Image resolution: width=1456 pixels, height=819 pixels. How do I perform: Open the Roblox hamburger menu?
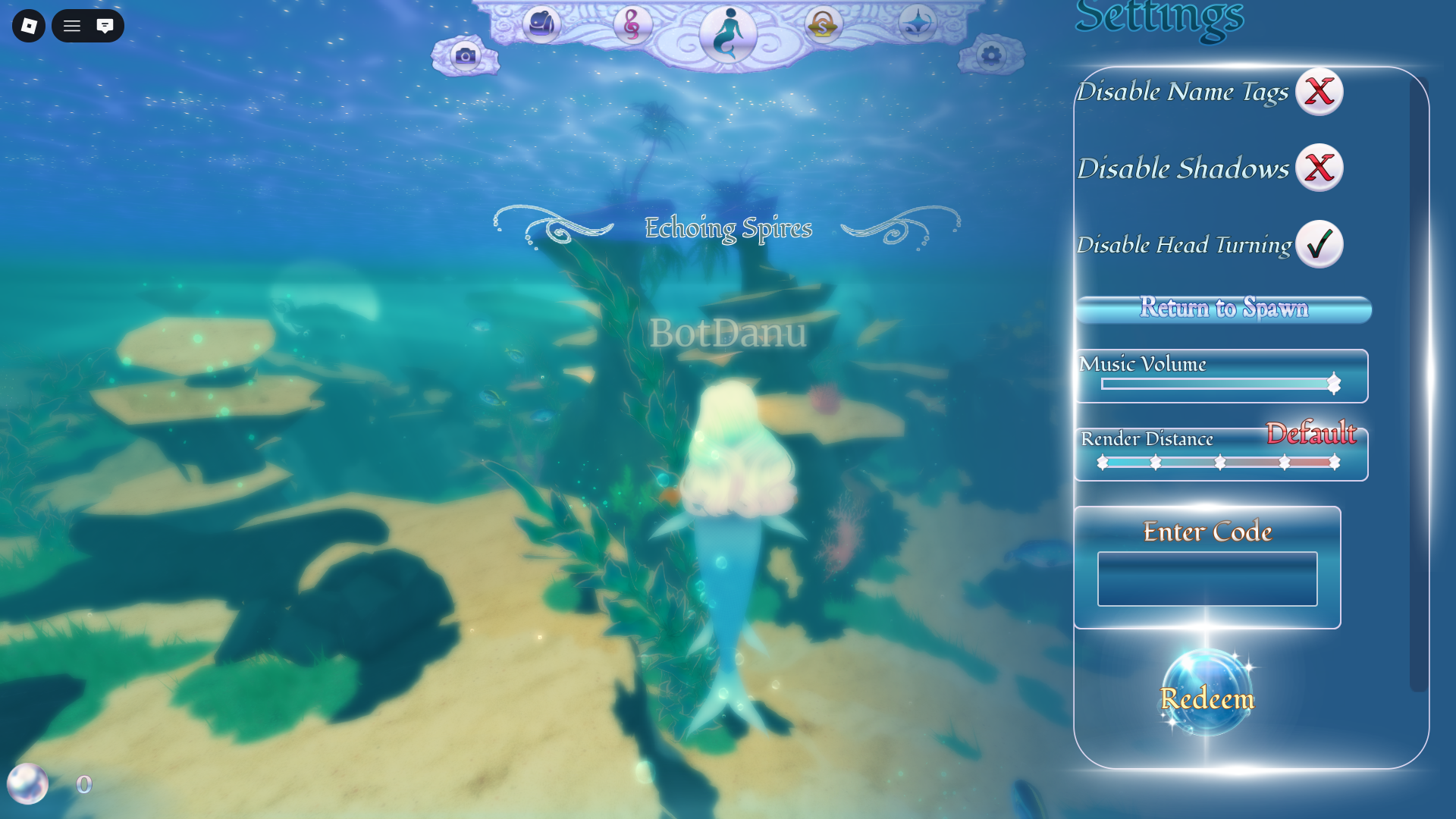coord(73,26)
